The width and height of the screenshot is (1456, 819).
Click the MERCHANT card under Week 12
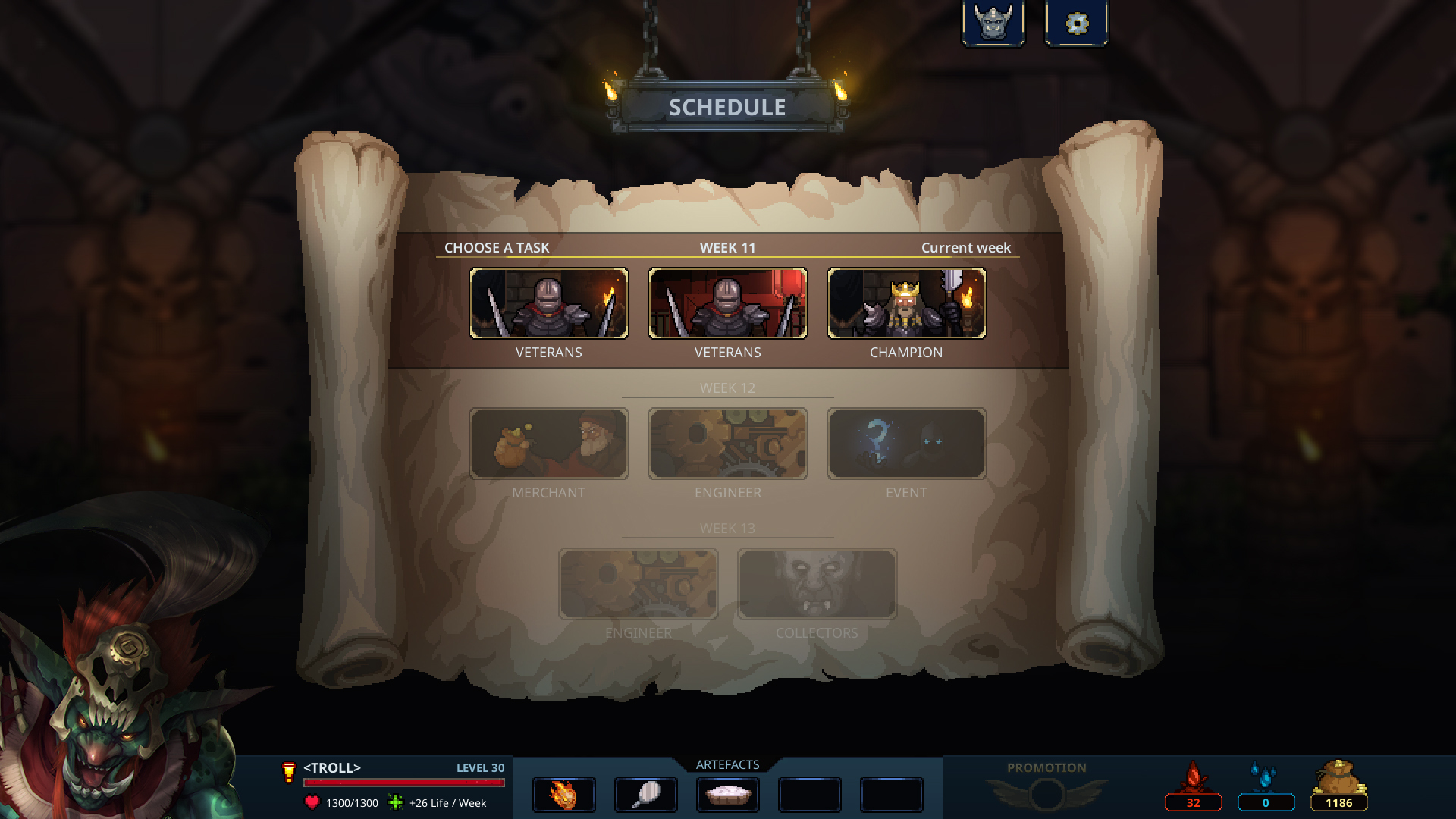pyautogui.click(x=549, y=444)
